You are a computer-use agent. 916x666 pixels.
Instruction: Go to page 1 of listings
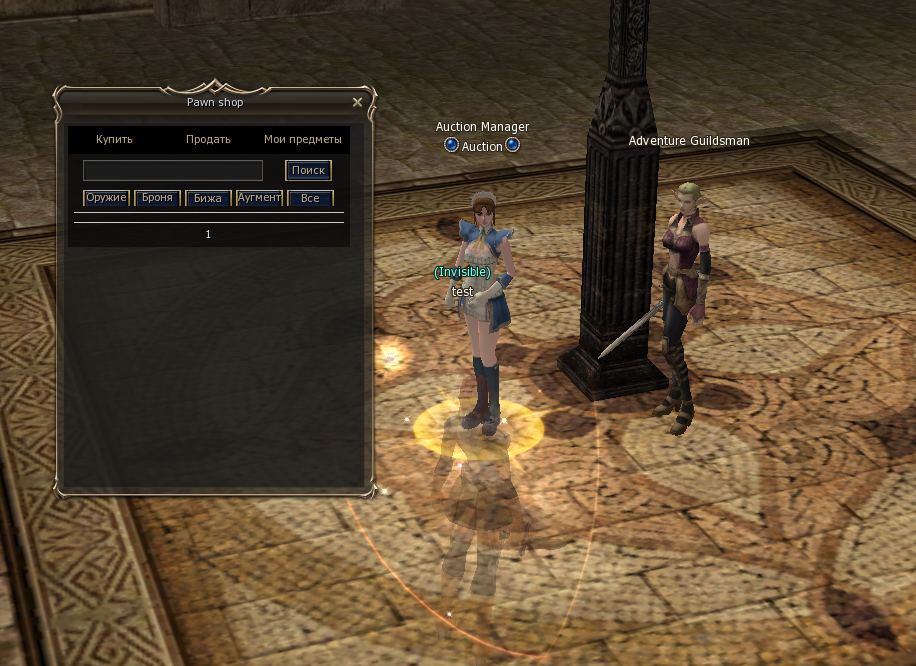(208, 234)
